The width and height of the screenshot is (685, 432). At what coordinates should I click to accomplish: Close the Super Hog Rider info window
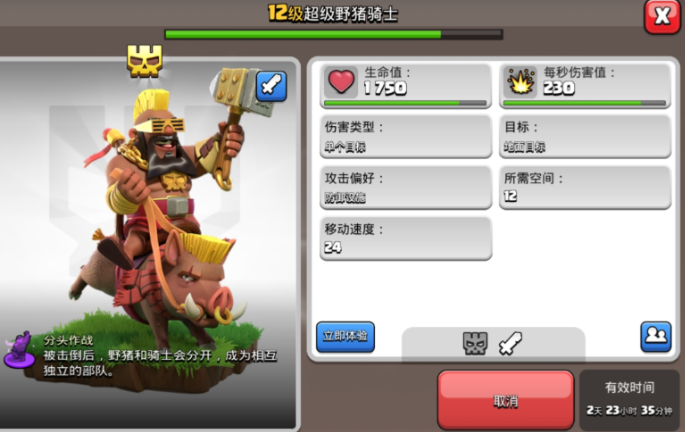(x=661, y=16)
